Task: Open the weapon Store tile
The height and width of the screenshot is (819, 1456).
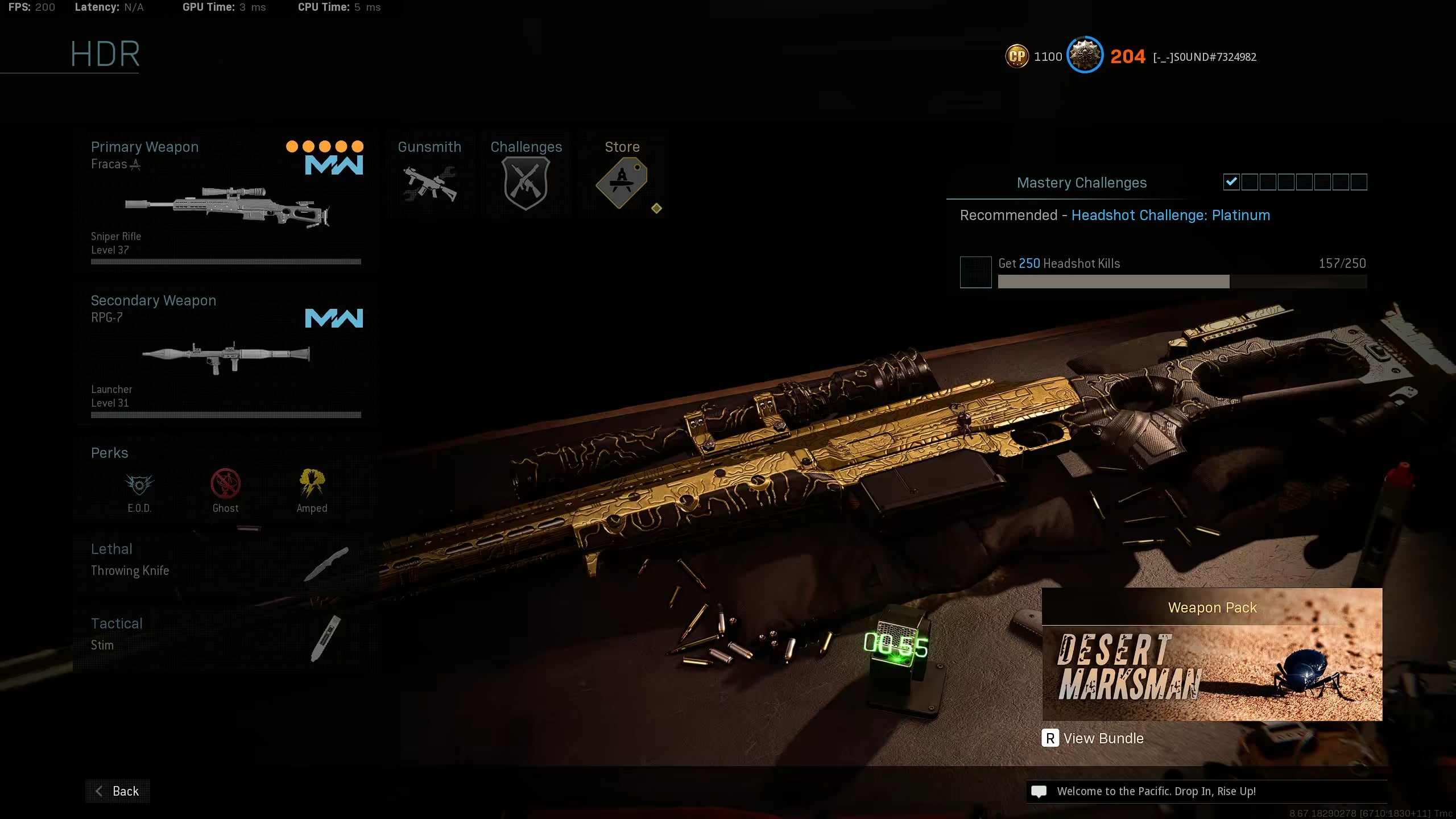Action: 622,175
